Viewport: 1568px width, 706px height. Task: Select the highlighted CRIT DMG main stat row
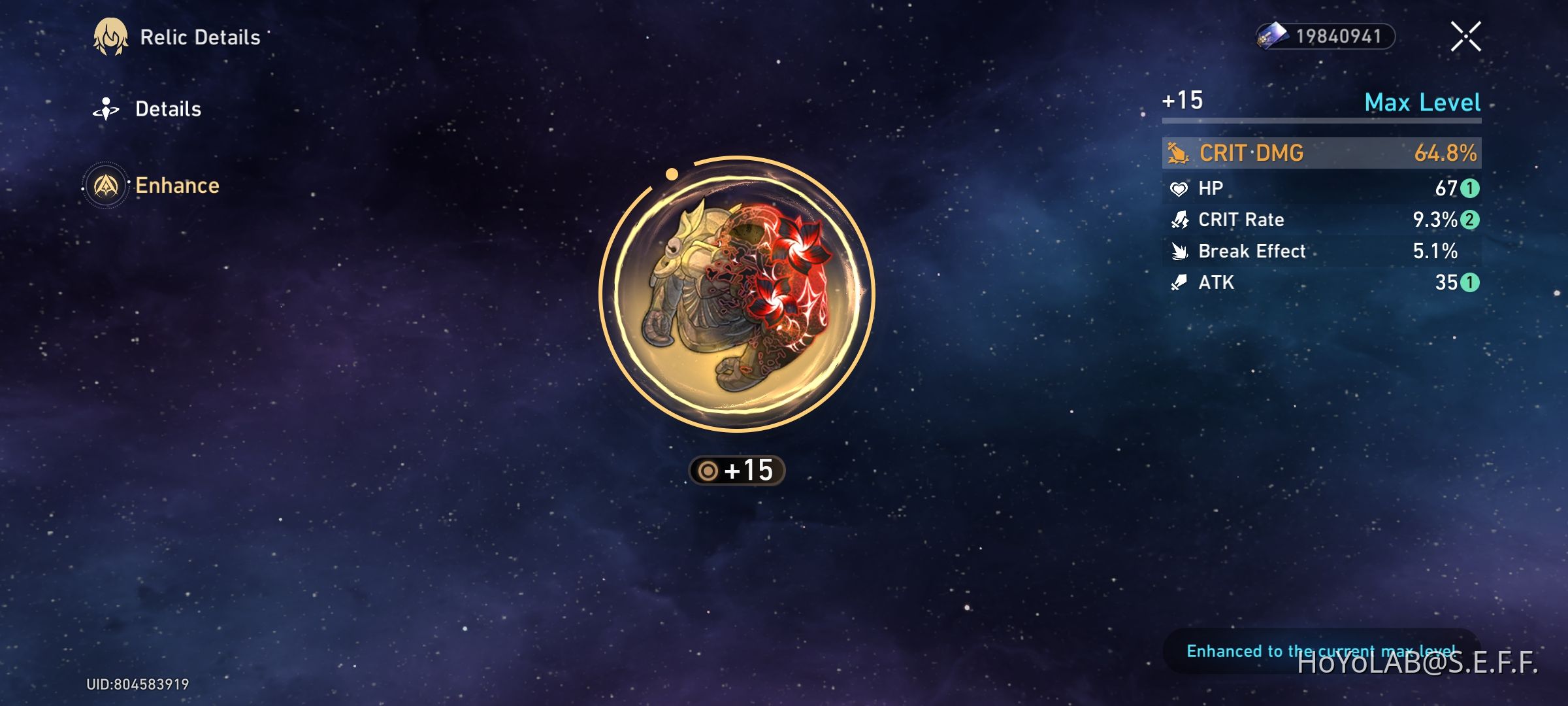click(1318, 152)
